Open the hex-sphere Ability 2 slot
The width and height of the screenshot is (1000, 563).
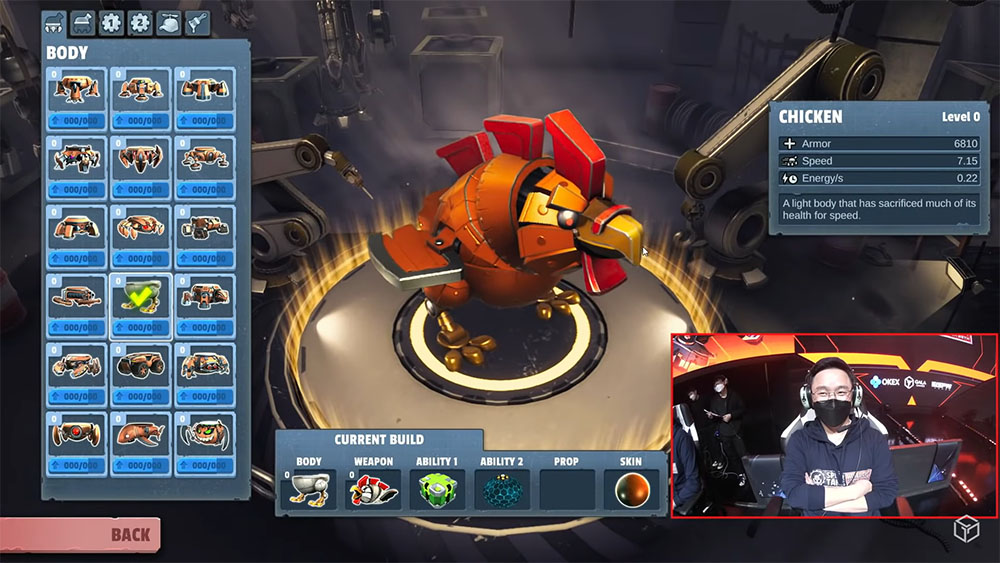pyautogui.click(x=501, y=489)
